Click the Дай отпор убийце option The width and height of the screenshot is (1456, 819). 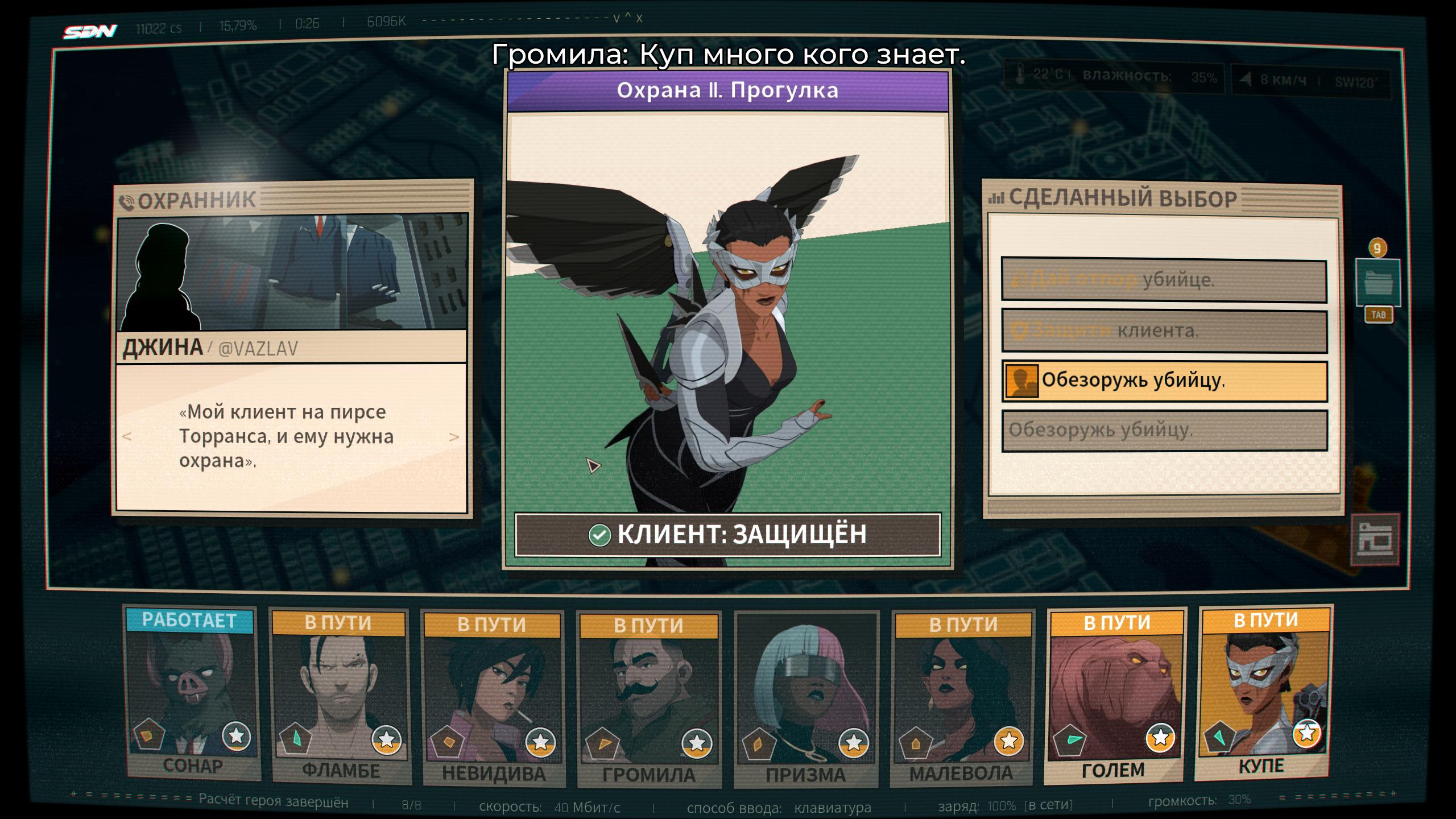1164,280
